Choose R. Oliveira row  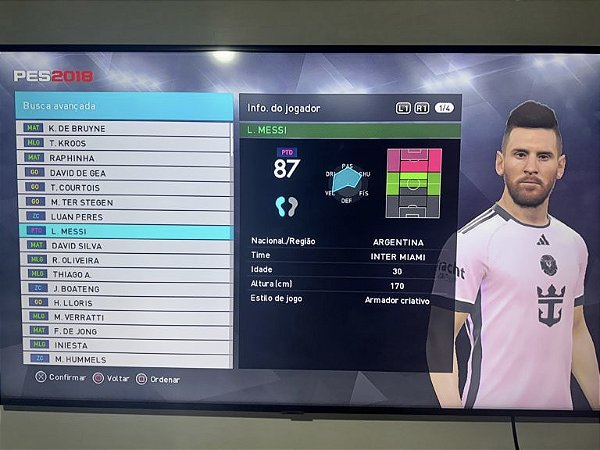tap(125, 260)
